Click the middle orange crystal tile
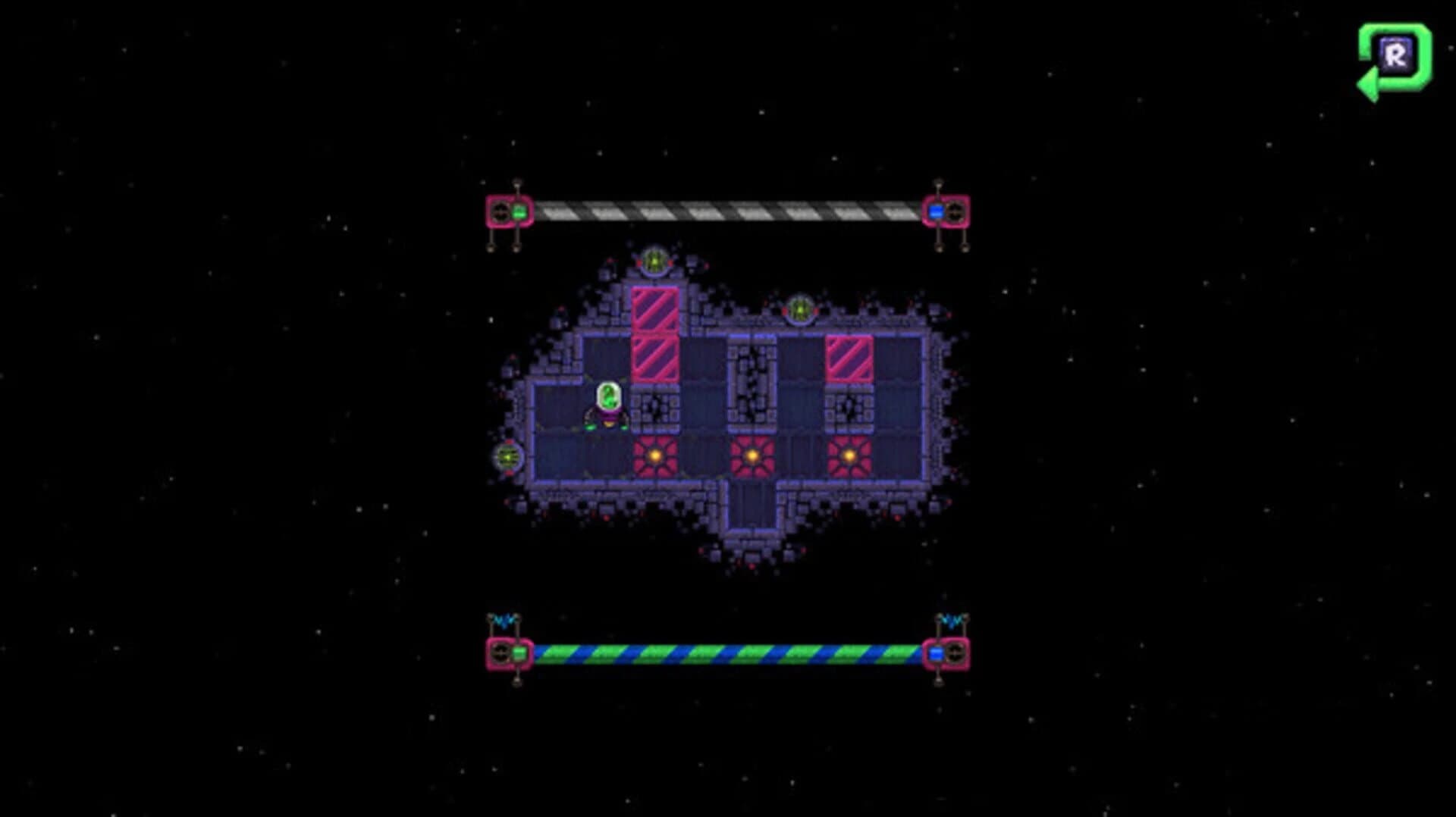1456x817 pixels. click(x=751, y=455)
